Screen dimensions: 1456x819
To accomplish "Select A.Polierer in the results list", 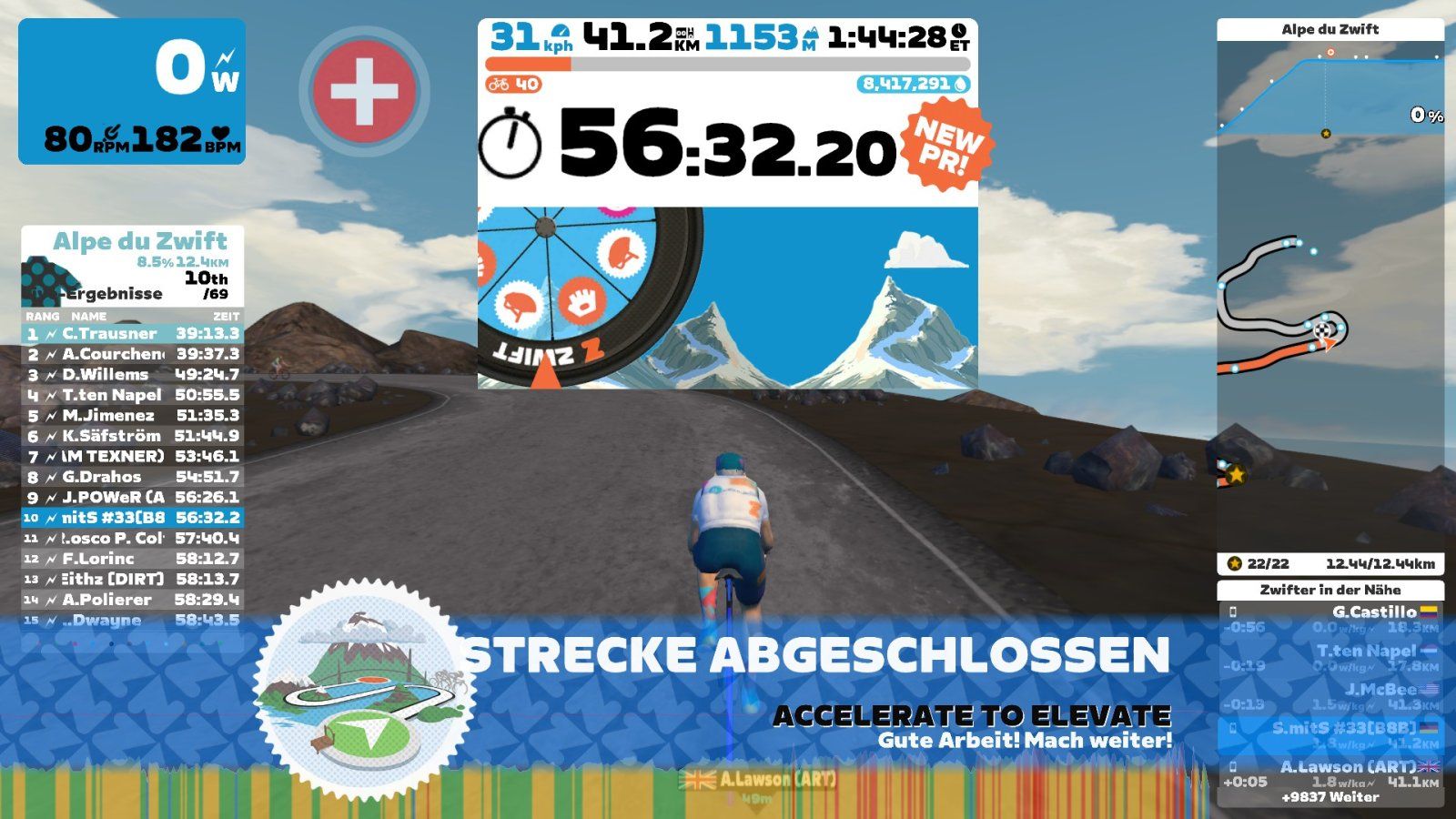I will point(133,600).
